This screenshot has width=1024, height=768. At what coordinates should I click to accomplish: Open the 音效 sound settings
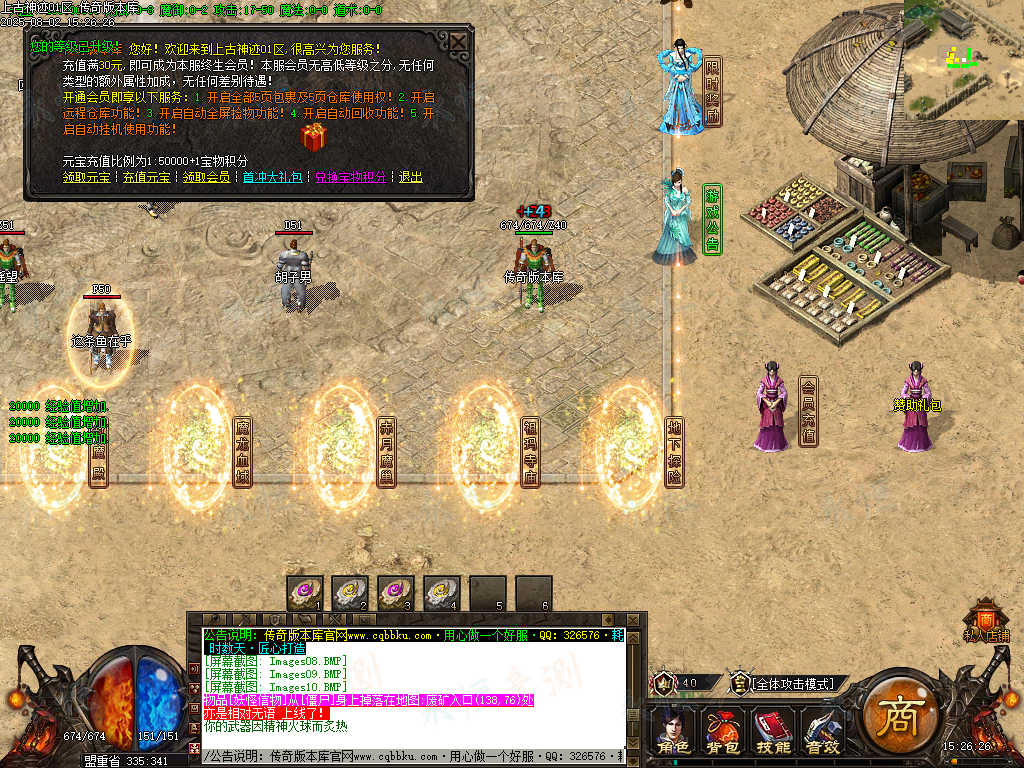(x=822, y=730)
